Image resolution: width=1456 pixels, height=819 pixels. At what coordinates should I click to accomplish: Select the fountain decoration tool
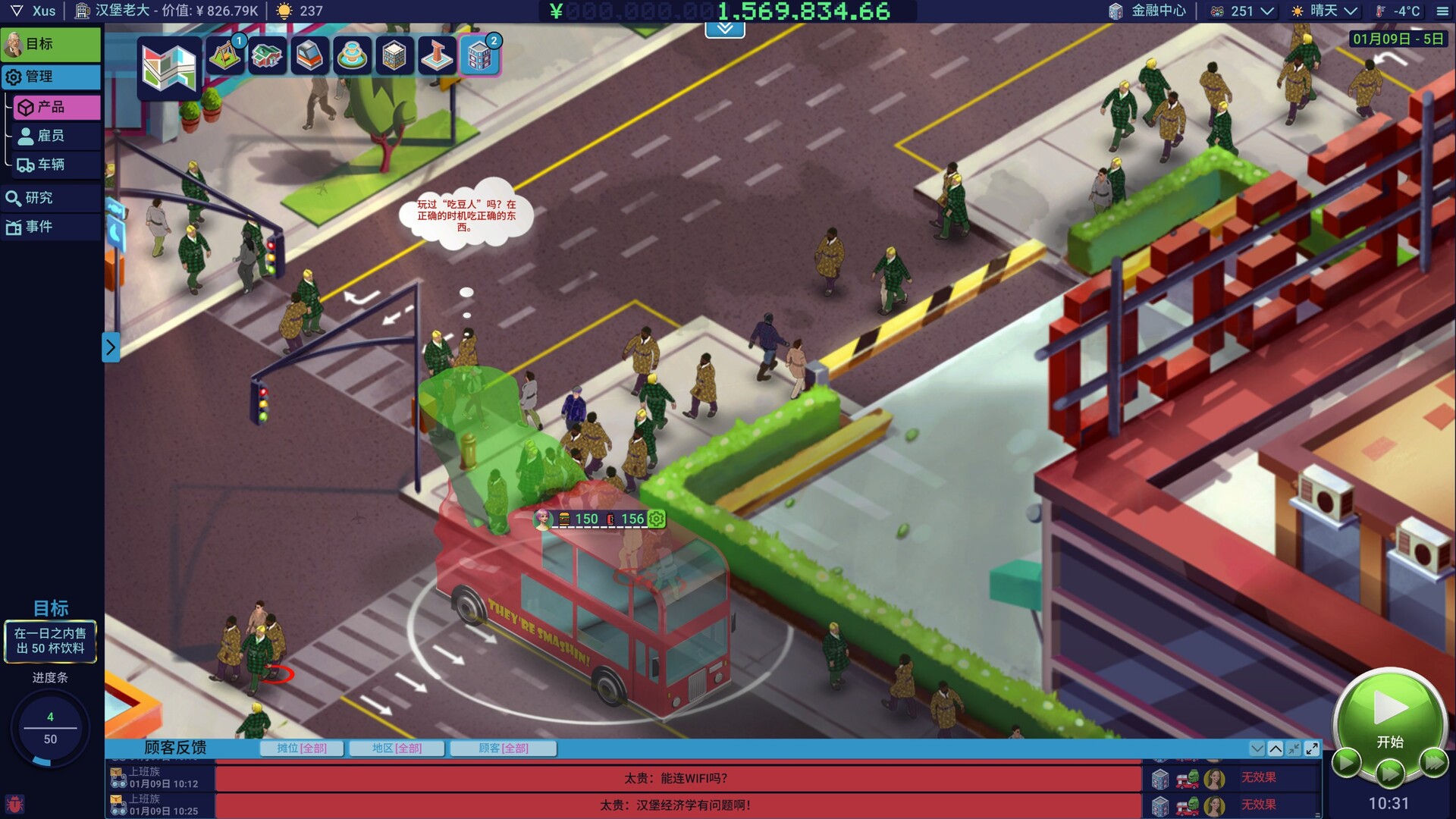pyautogui.click(x=352, y=55)
